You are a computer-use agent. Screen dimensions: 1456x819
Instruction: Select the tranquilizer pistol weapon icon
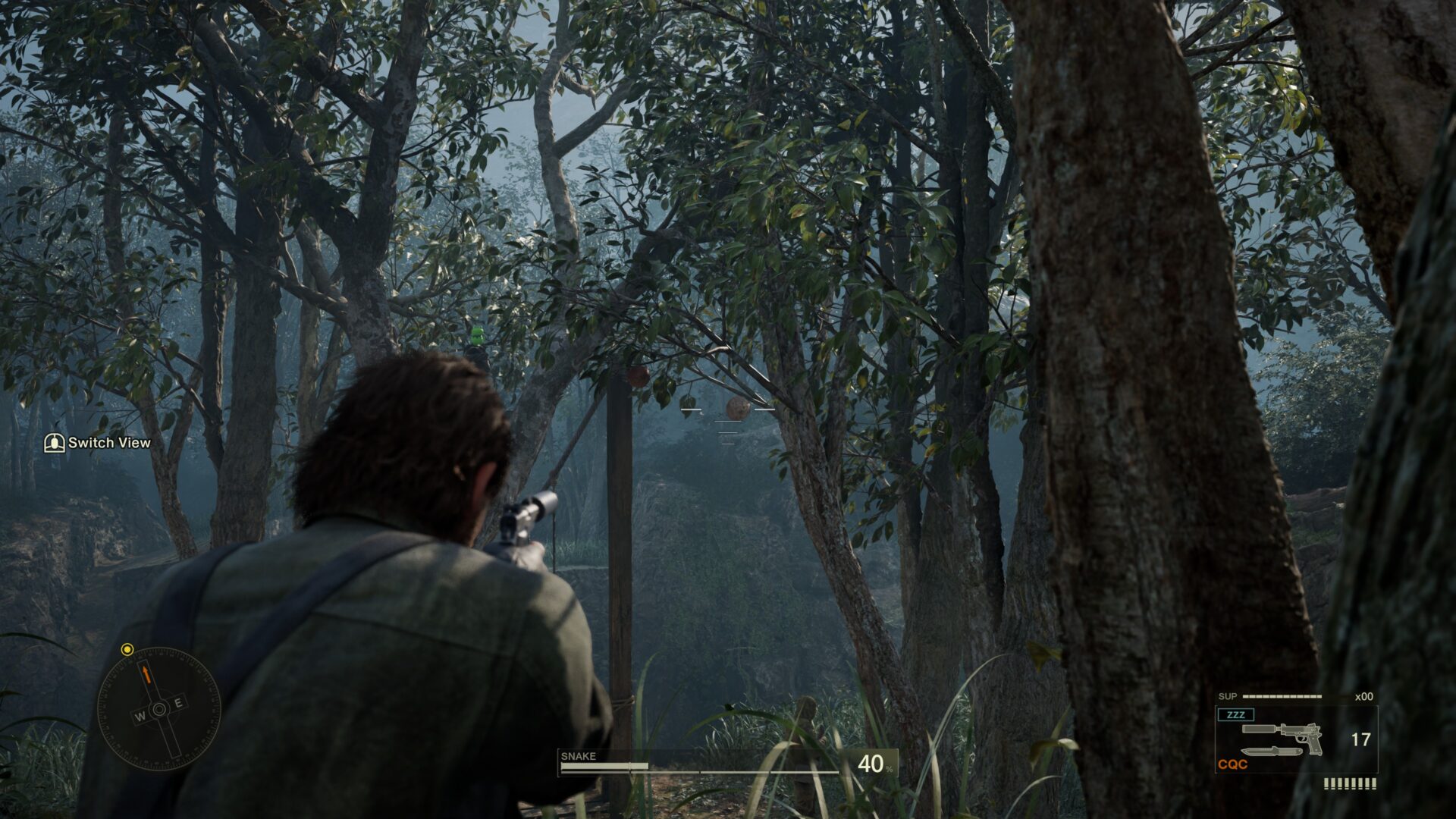point(1282,736)
